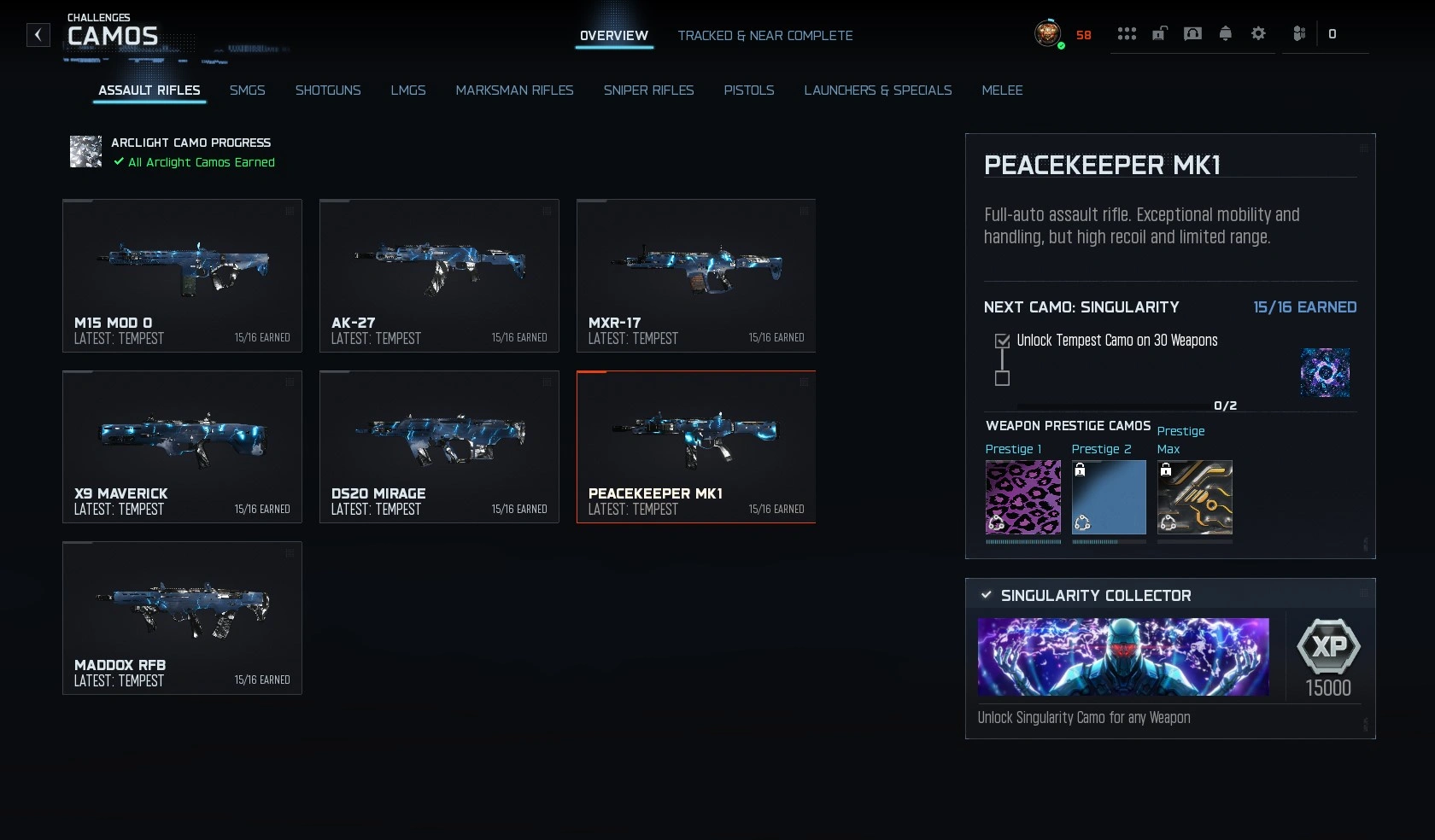
Task: Open the apps grid menu icon
Action: pos(1127,33)
